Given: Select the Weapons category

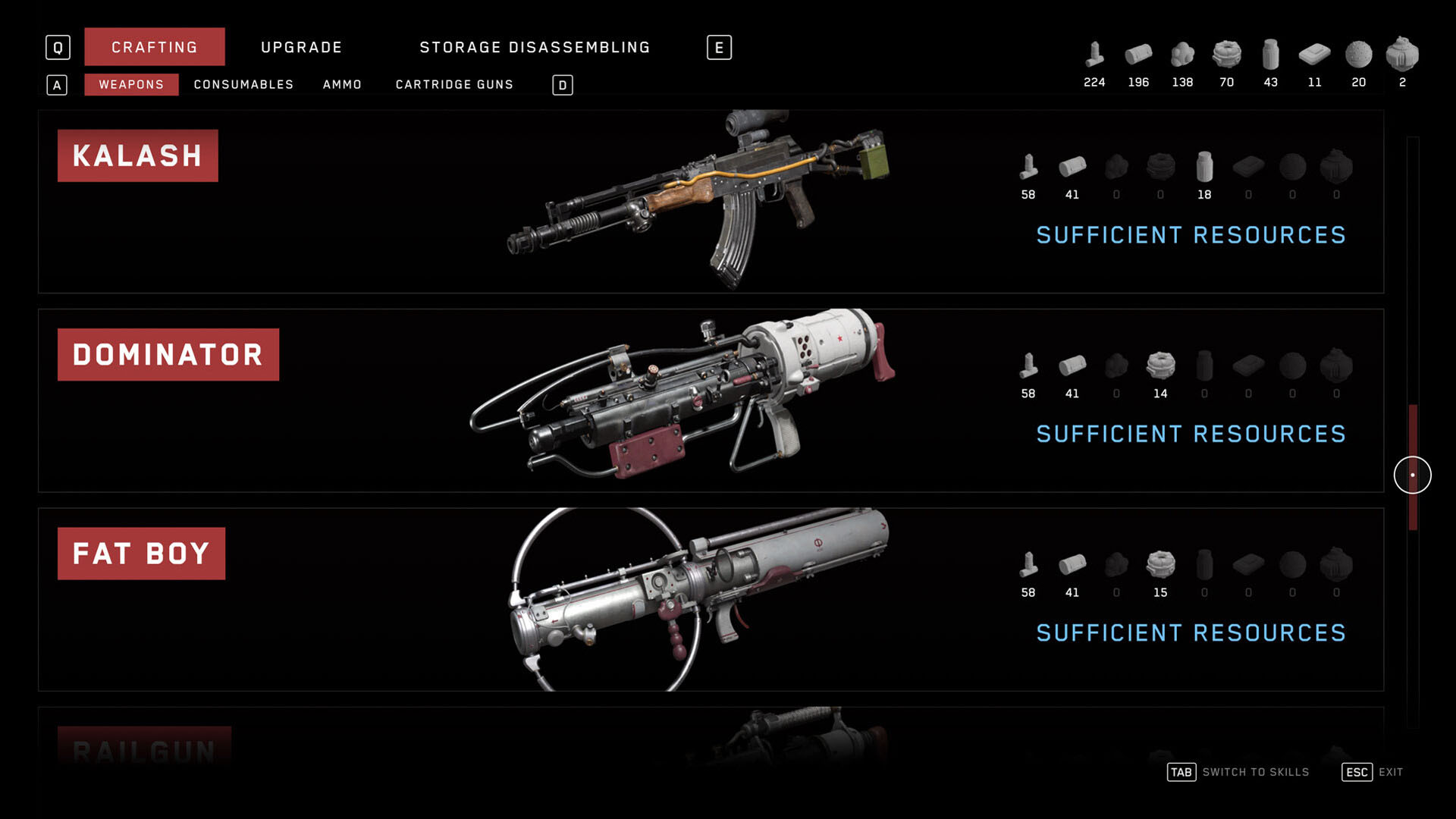Looking at the screenshot, I should pyautogui.click(x=131, y=84).
